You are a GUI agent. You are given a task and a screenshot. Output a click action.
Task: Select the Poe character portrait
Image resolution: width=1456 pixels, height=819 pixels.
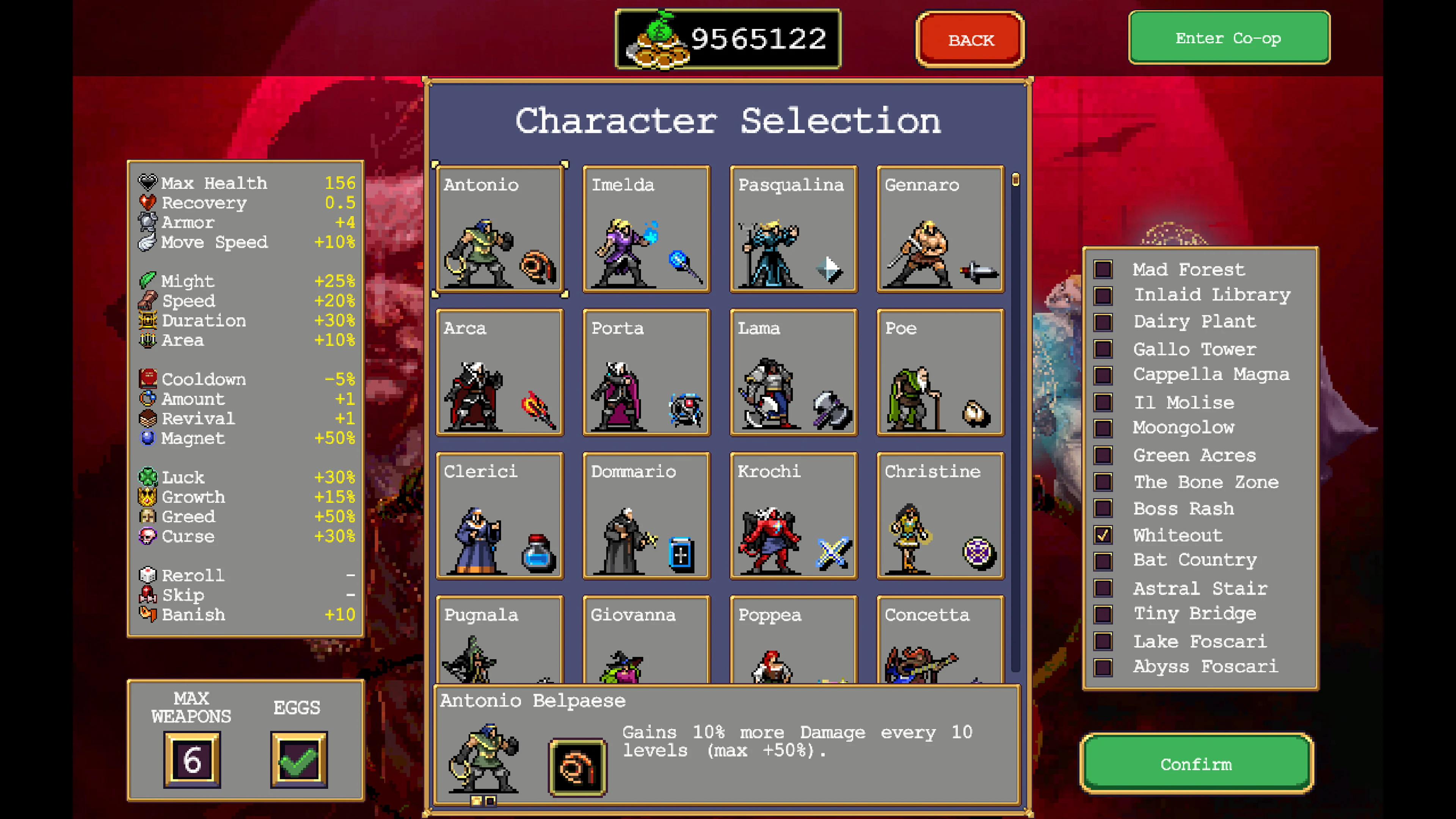[x=940, y=373]
